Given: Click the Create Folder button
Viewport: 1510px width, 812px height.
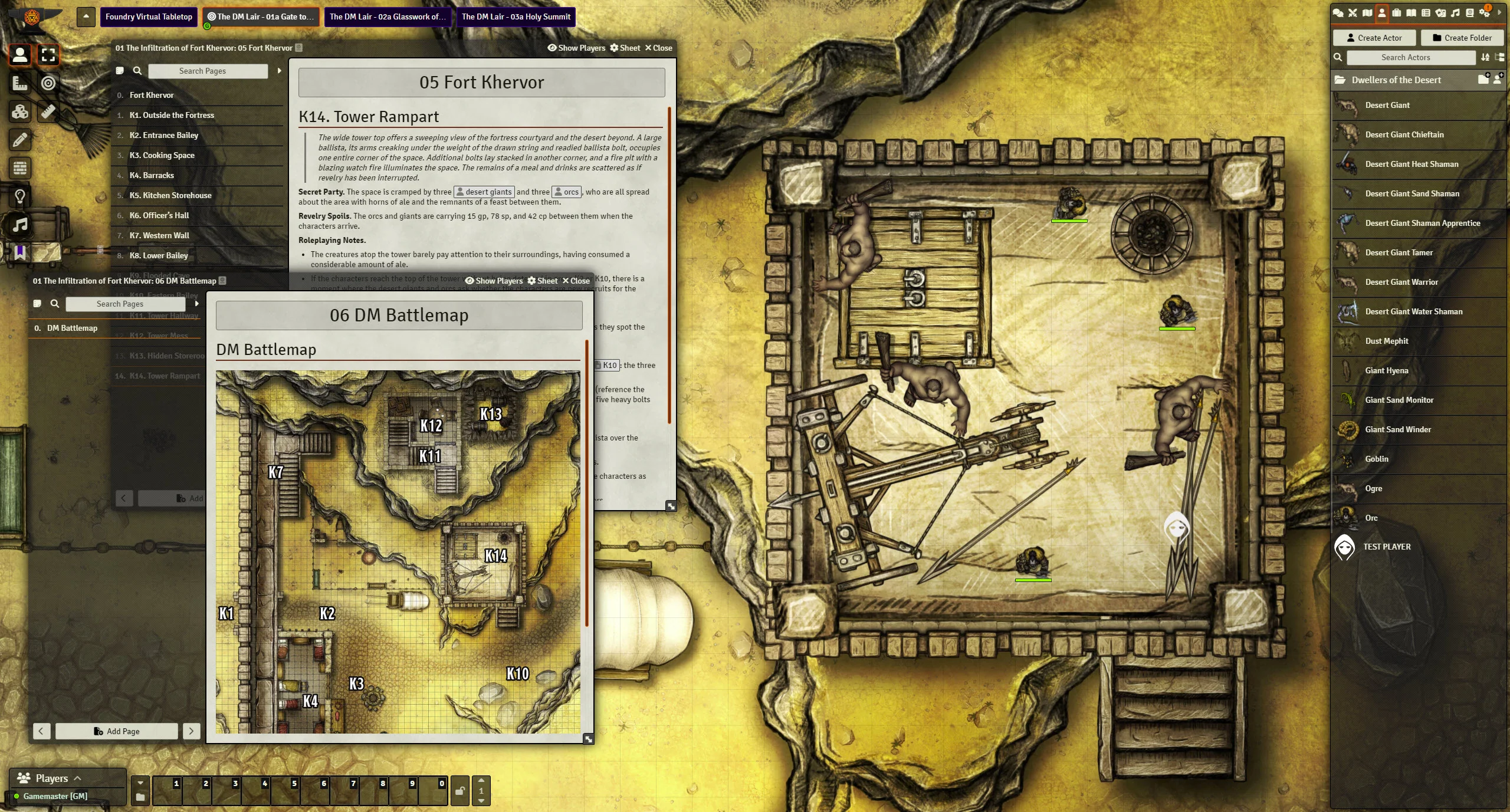Looking at the screenshot, I should [1462, 38].
